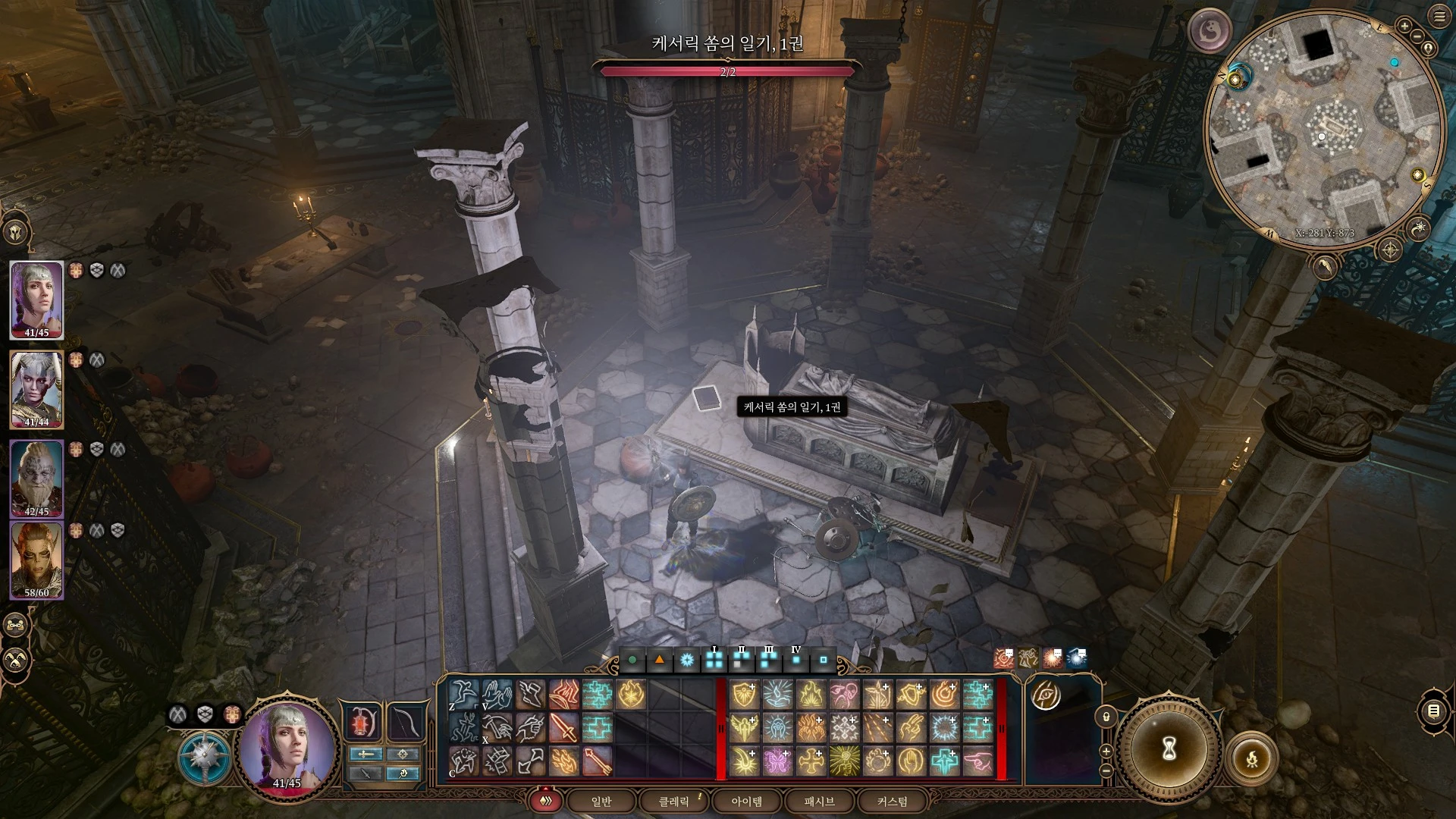Switch to the 아이템 hotbar tab
This screenshot has width=1456, height=819.
point(746,802)
